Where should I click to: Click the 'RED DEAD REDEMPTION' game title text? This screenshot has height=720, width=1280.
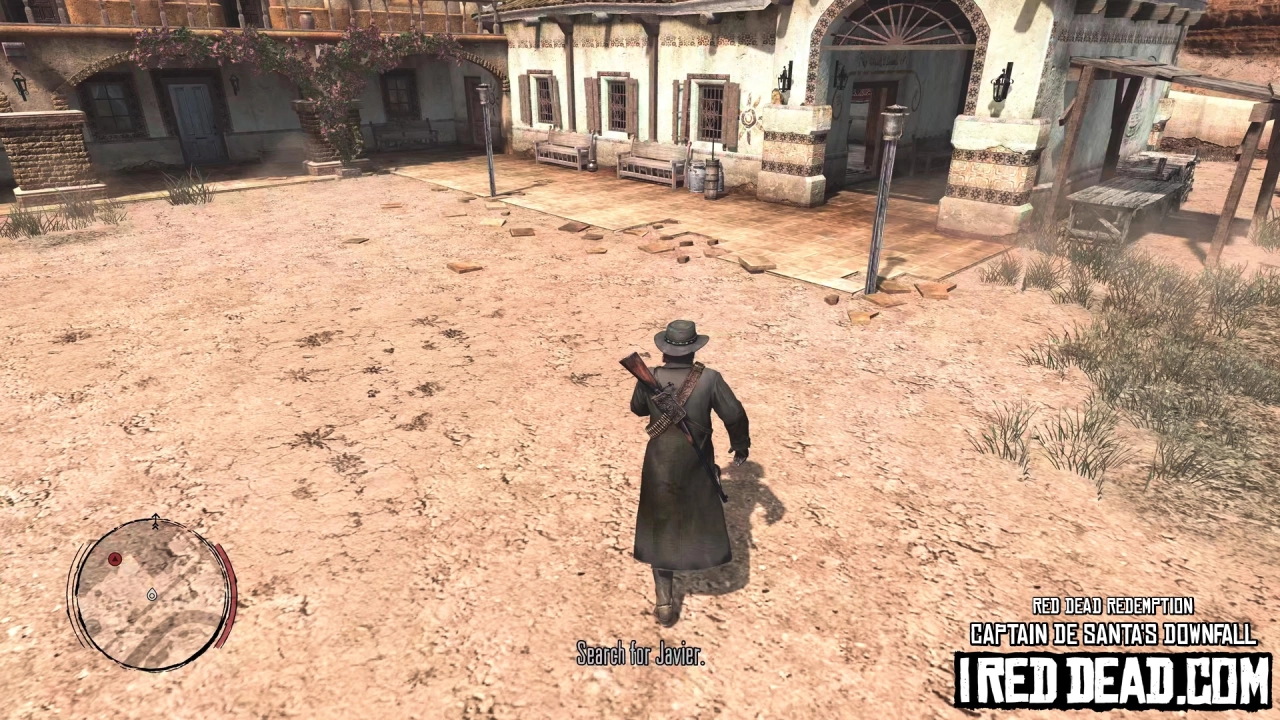tap(1114, 607)
